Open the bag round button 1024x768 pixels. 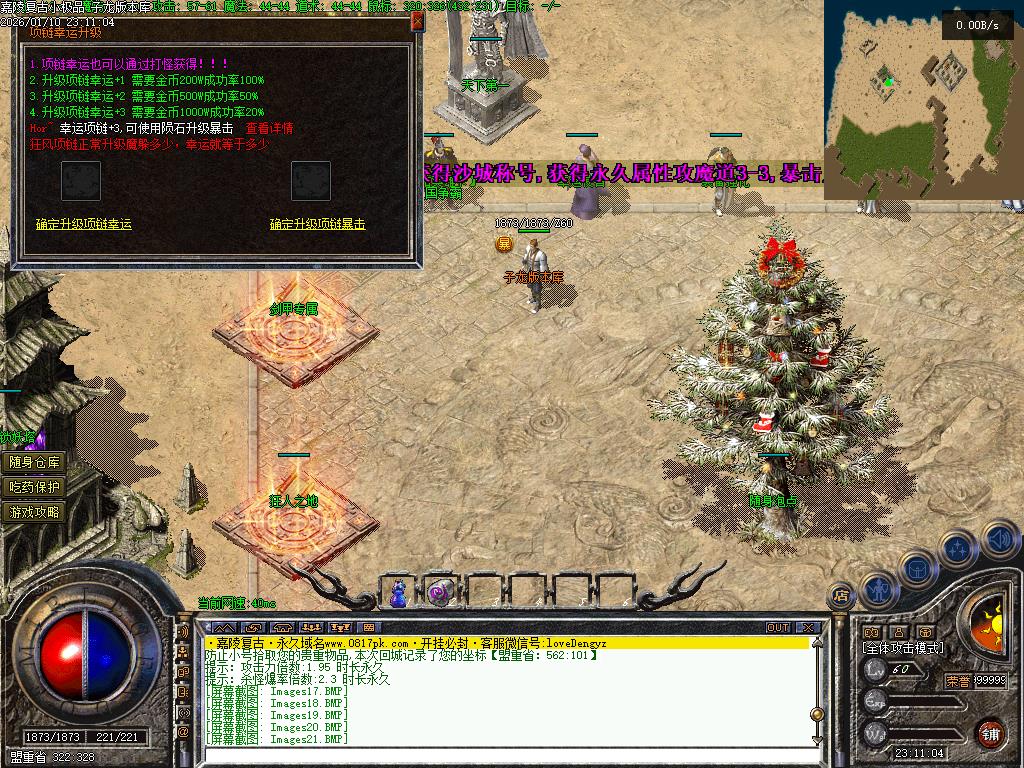coord(916,568)
